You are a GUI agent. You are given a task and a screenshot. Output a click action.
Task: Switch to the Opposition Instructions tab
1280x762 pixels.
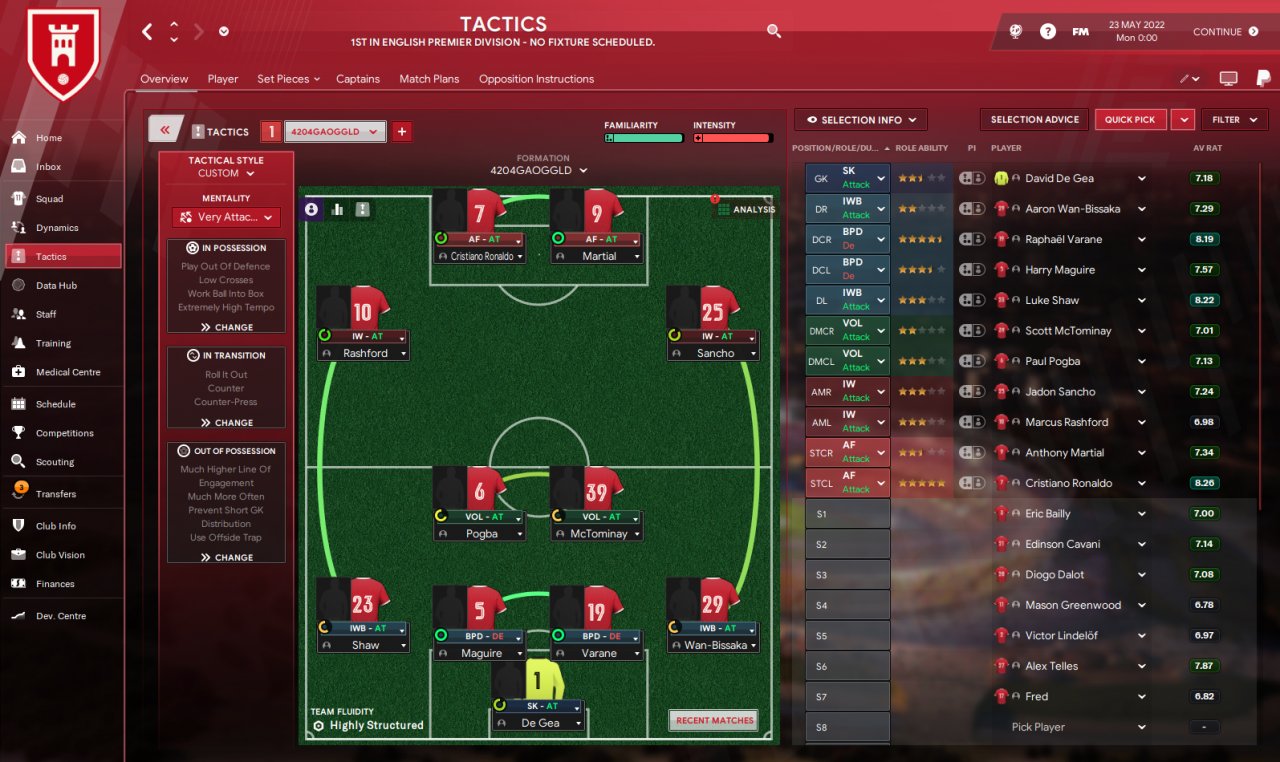pos(536,79)
